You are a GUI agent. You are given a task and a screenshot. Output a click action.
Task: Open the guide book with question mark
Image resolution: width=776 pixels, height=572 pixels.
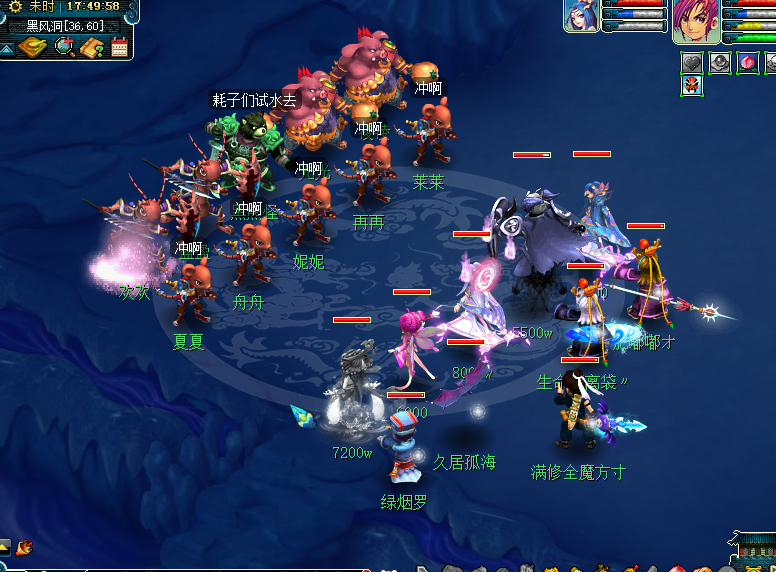pyautogui.click(x=93, y=47)
